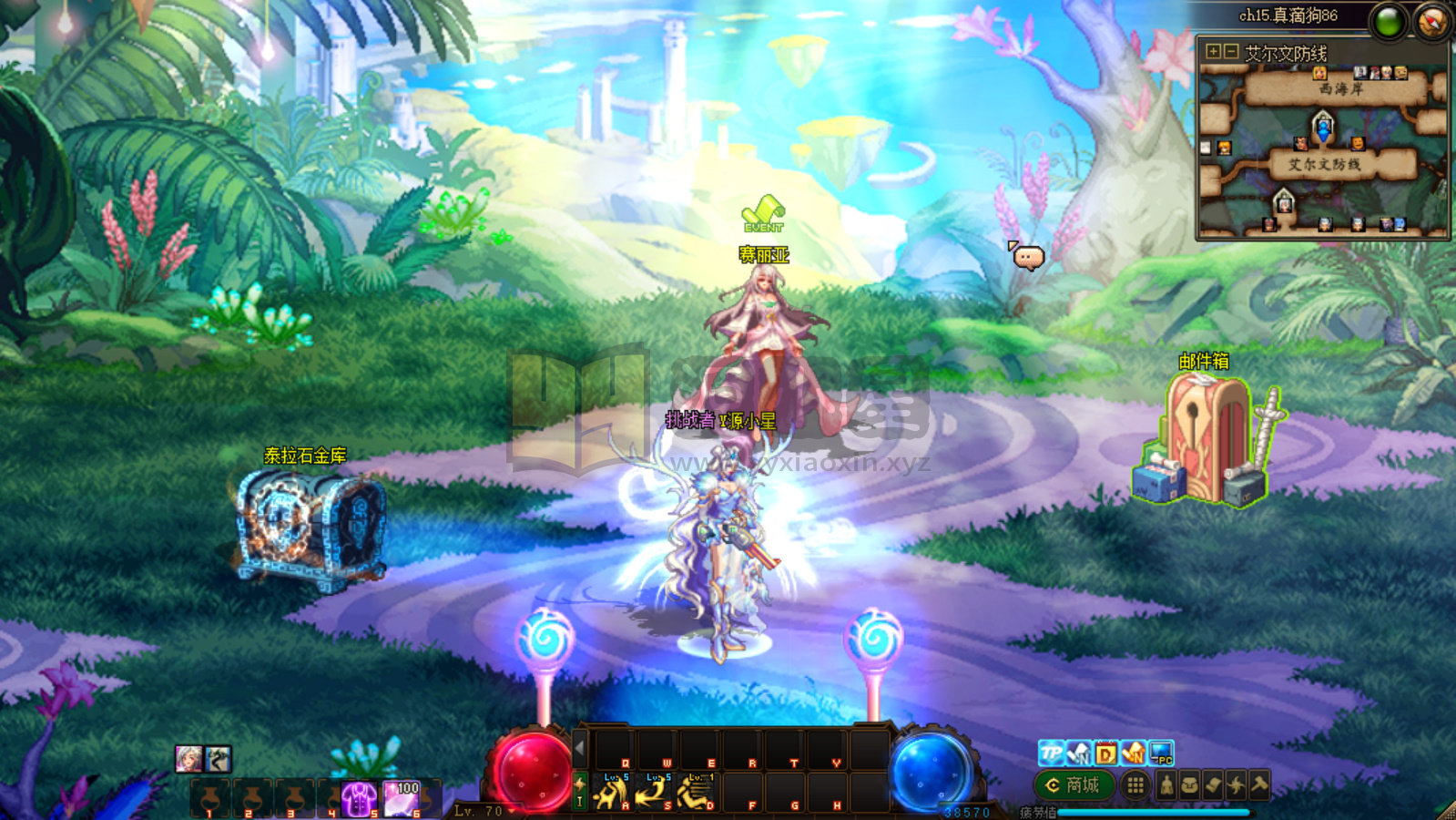Viewport: 1456px width, 820px height.
Task: Select the skill pose icon beside the portrait
Action: (217, 758)
